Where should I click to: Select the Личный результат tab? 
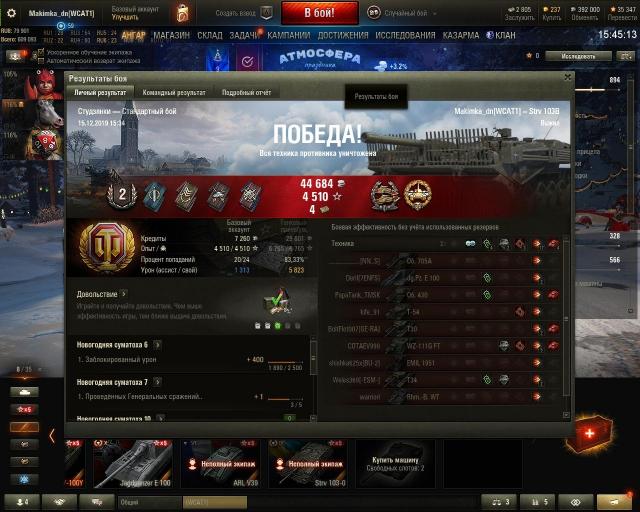coord(100,93)
